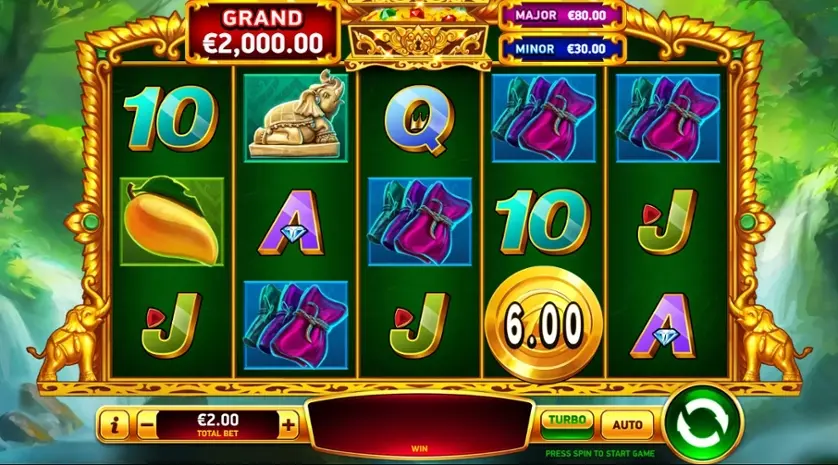Decrease total bet with the minus button
This screenshot has height=465, width=838.
pos(147,424)
